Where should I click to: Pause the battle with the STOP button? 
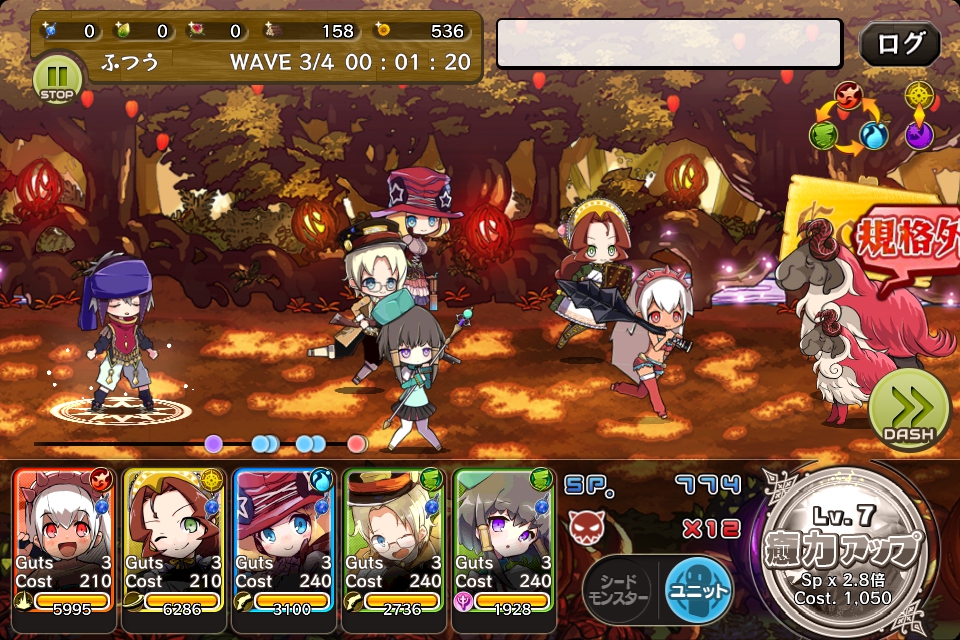coord(57,79)
